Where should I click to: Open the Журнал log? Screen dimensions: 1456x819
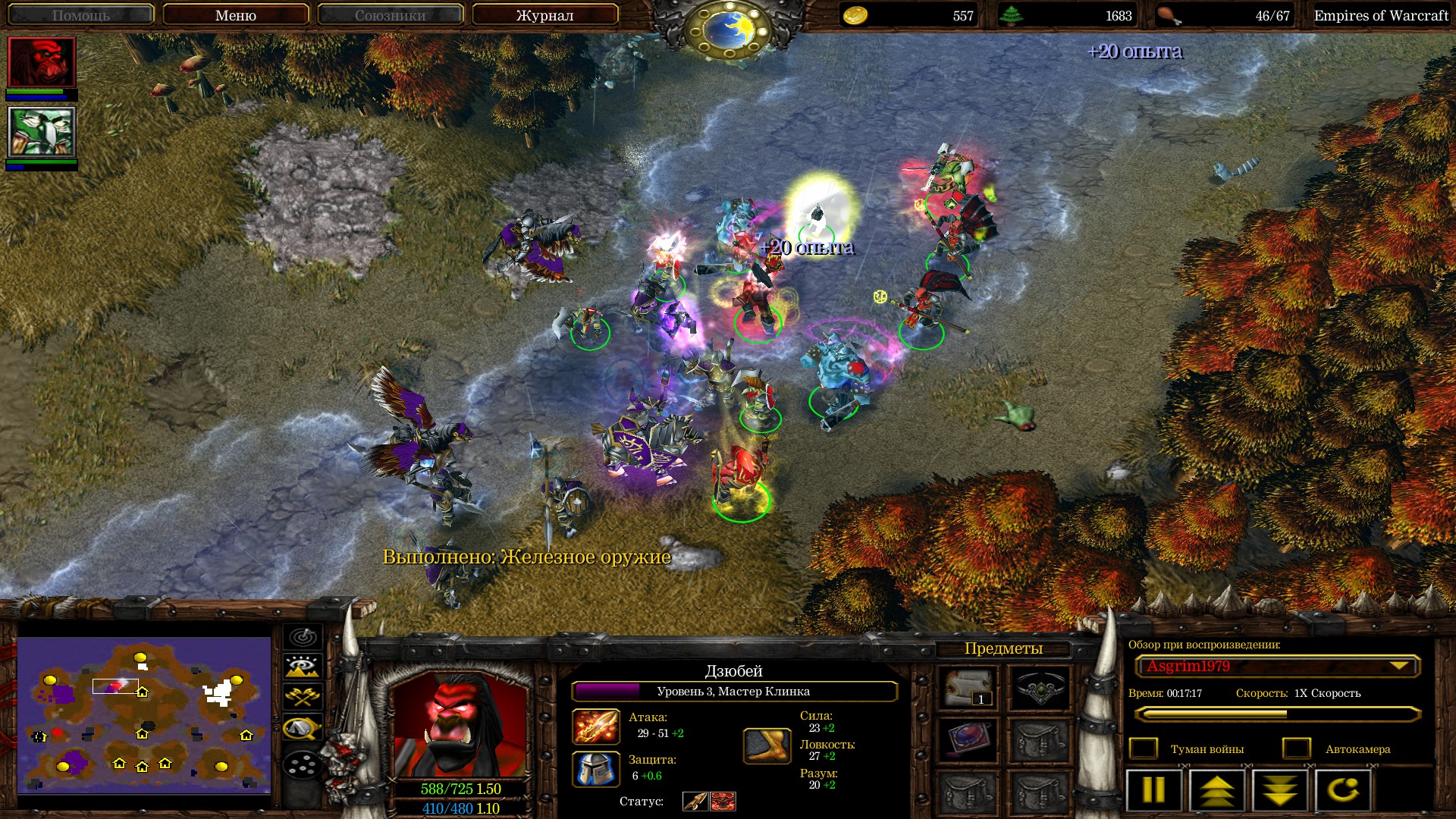544,15
